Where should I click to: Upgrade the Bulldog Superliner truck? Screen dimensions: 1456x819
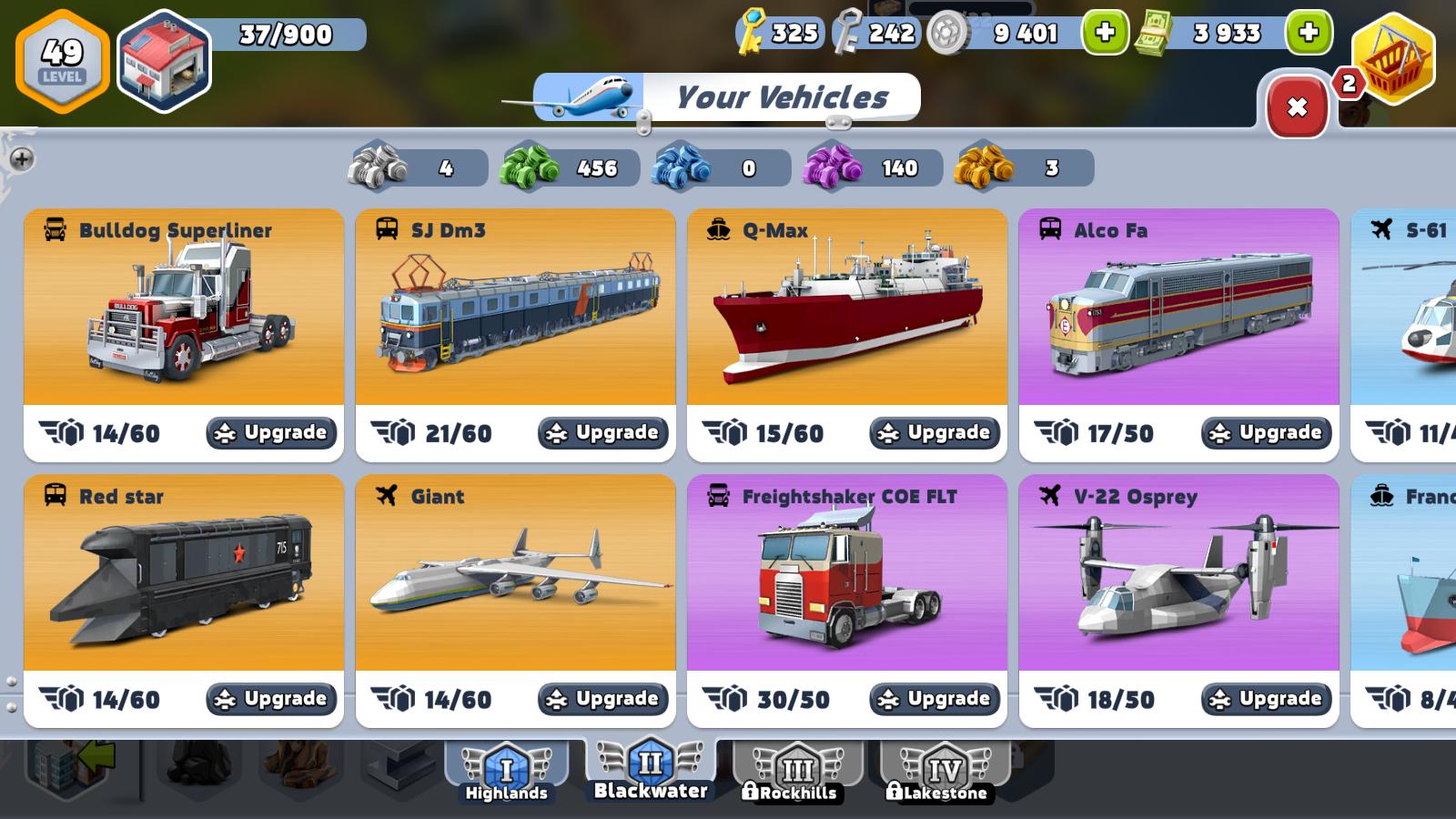(270, 432)
